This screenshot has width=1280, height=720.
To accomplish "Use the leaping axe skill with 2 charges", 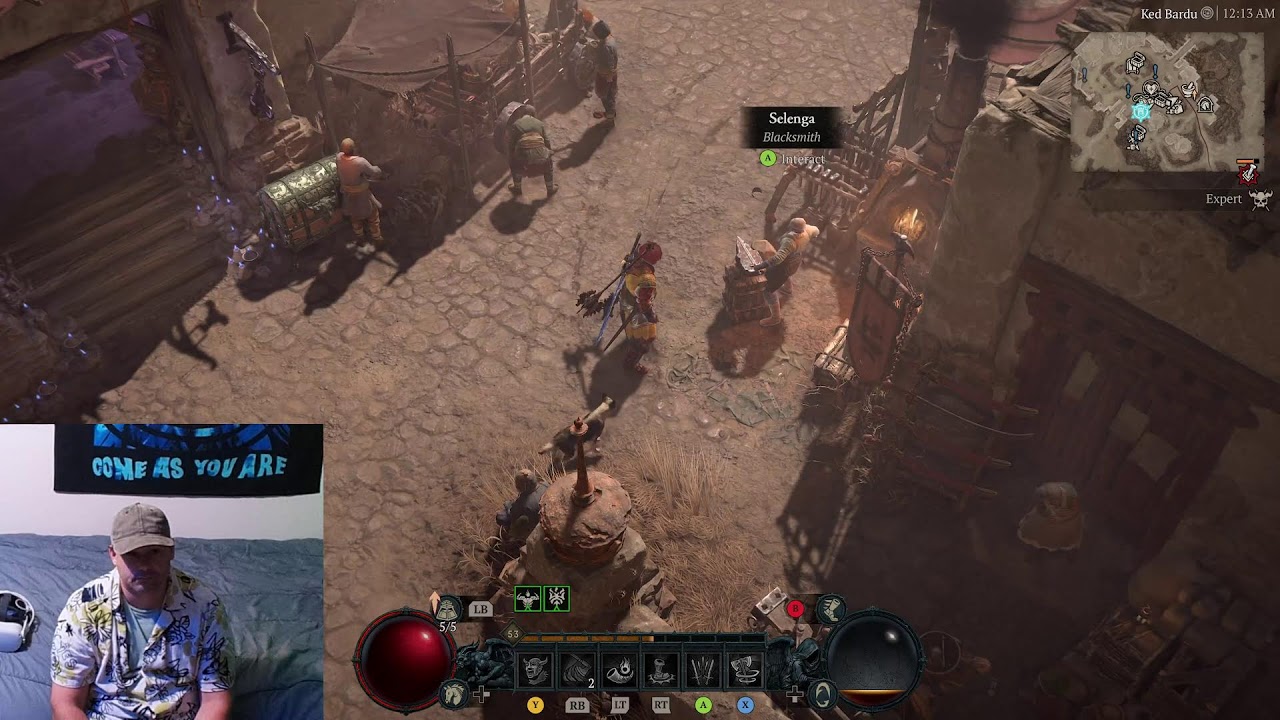I will pos(578,670).
